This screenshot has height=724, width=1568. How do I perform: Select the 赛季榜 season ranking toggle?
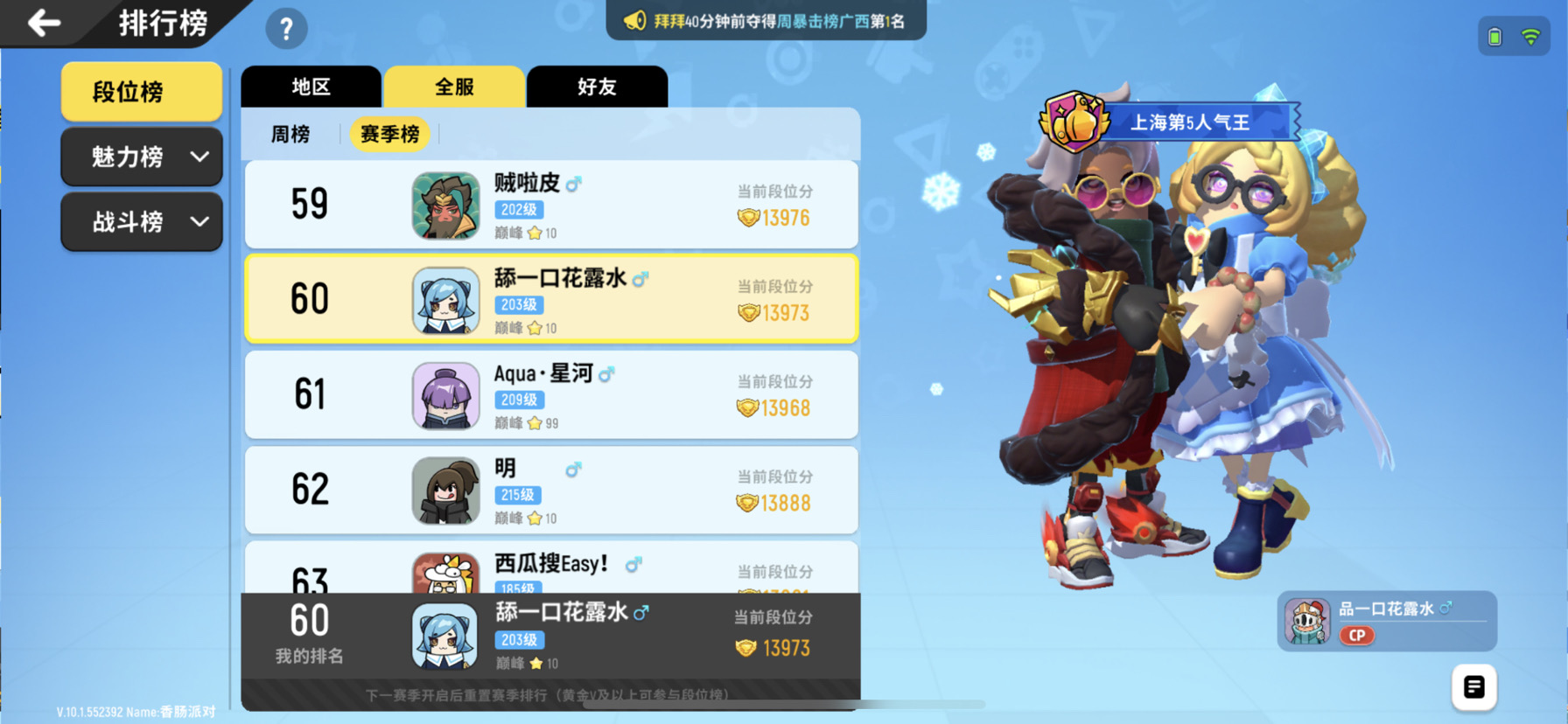[x=388, y=134]
